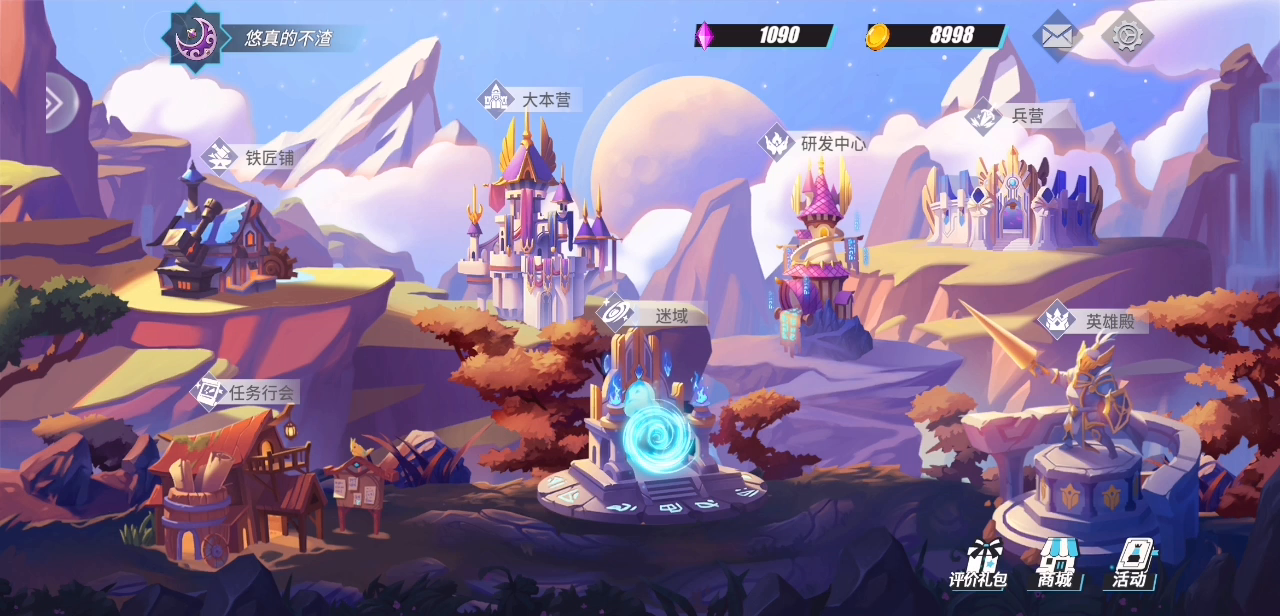Open the 铁匠铺 blacksmith label

[x=253, y=157]
